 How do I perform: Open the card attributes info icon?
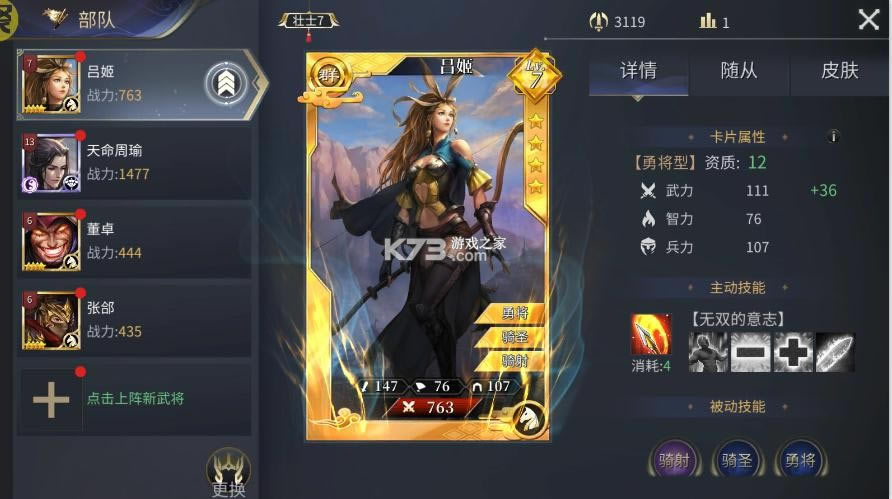click(x=832, y=136)
